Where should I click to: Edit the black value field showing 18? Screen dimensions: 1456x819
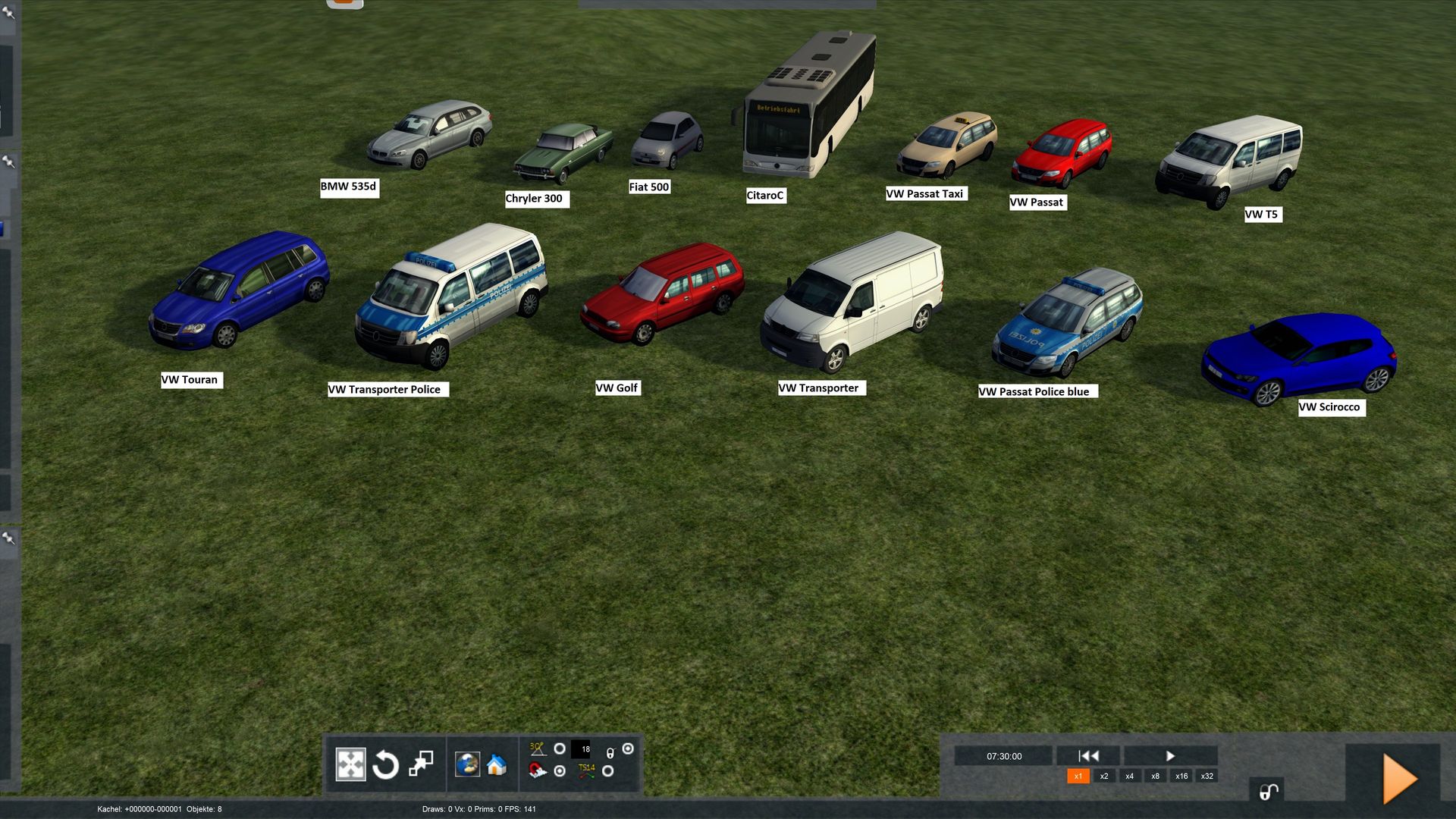point(581,749)
